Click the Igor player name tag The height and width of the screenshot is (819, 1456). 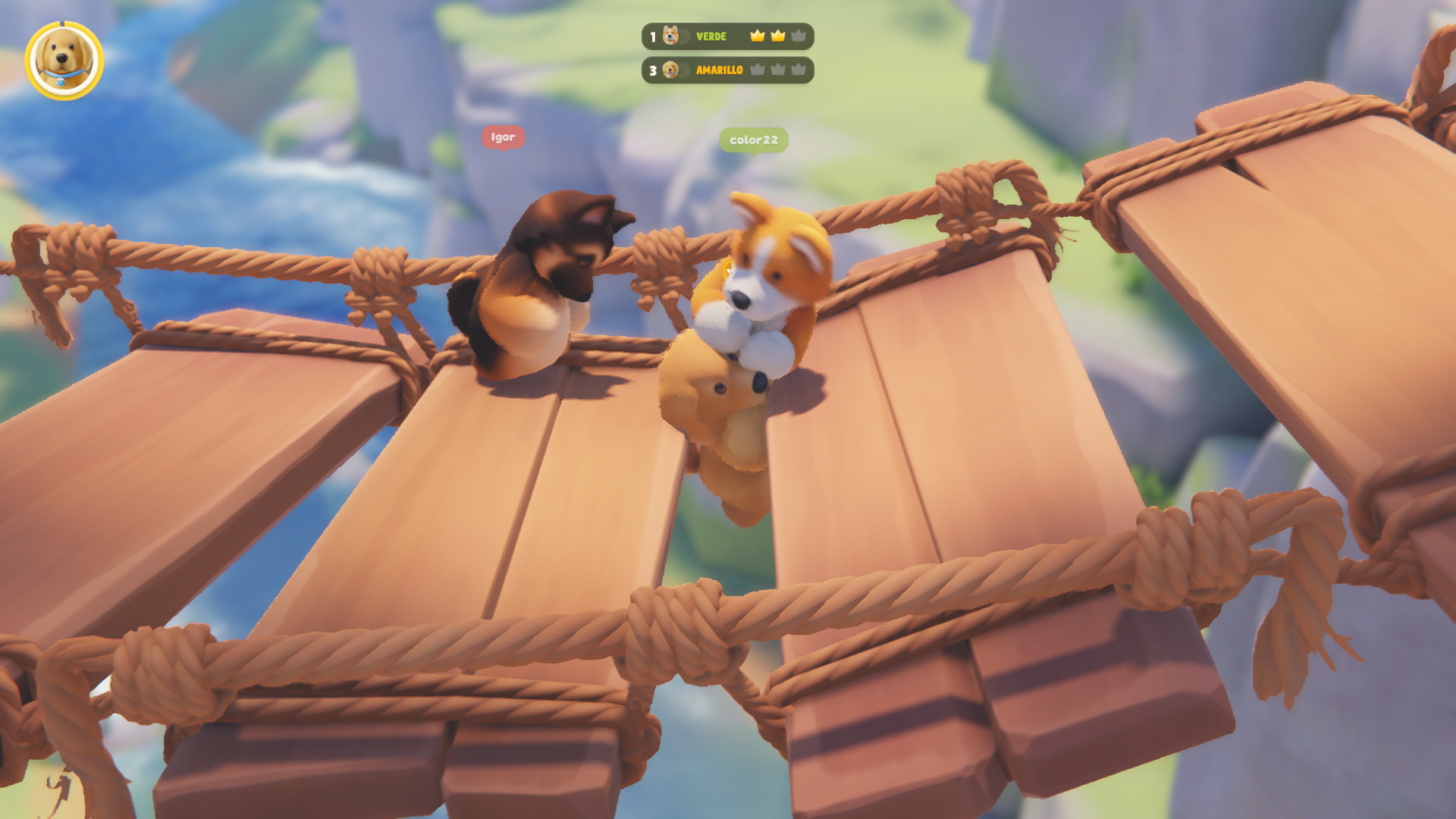coord(503,137)
